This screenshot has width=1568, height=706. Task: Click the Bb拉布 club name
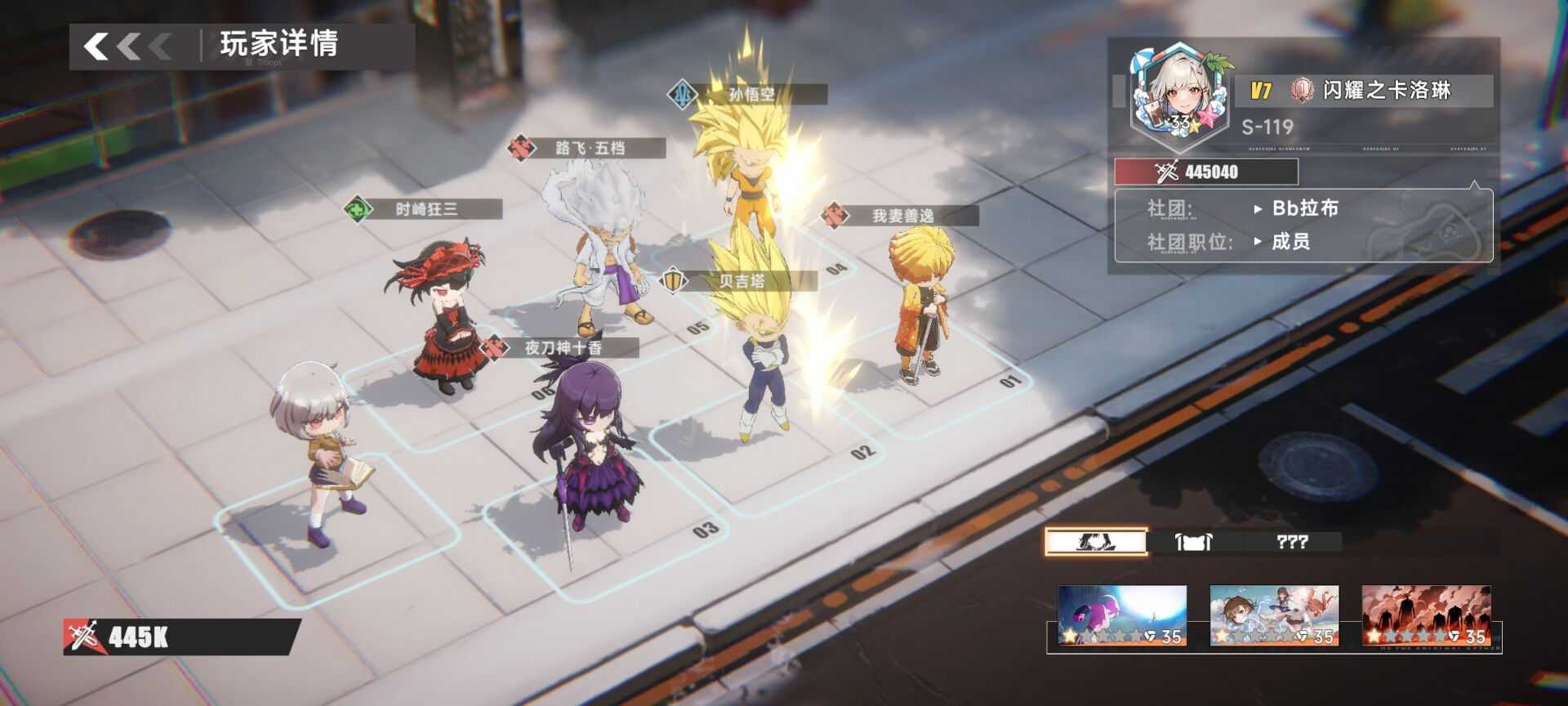(1305, 208)
